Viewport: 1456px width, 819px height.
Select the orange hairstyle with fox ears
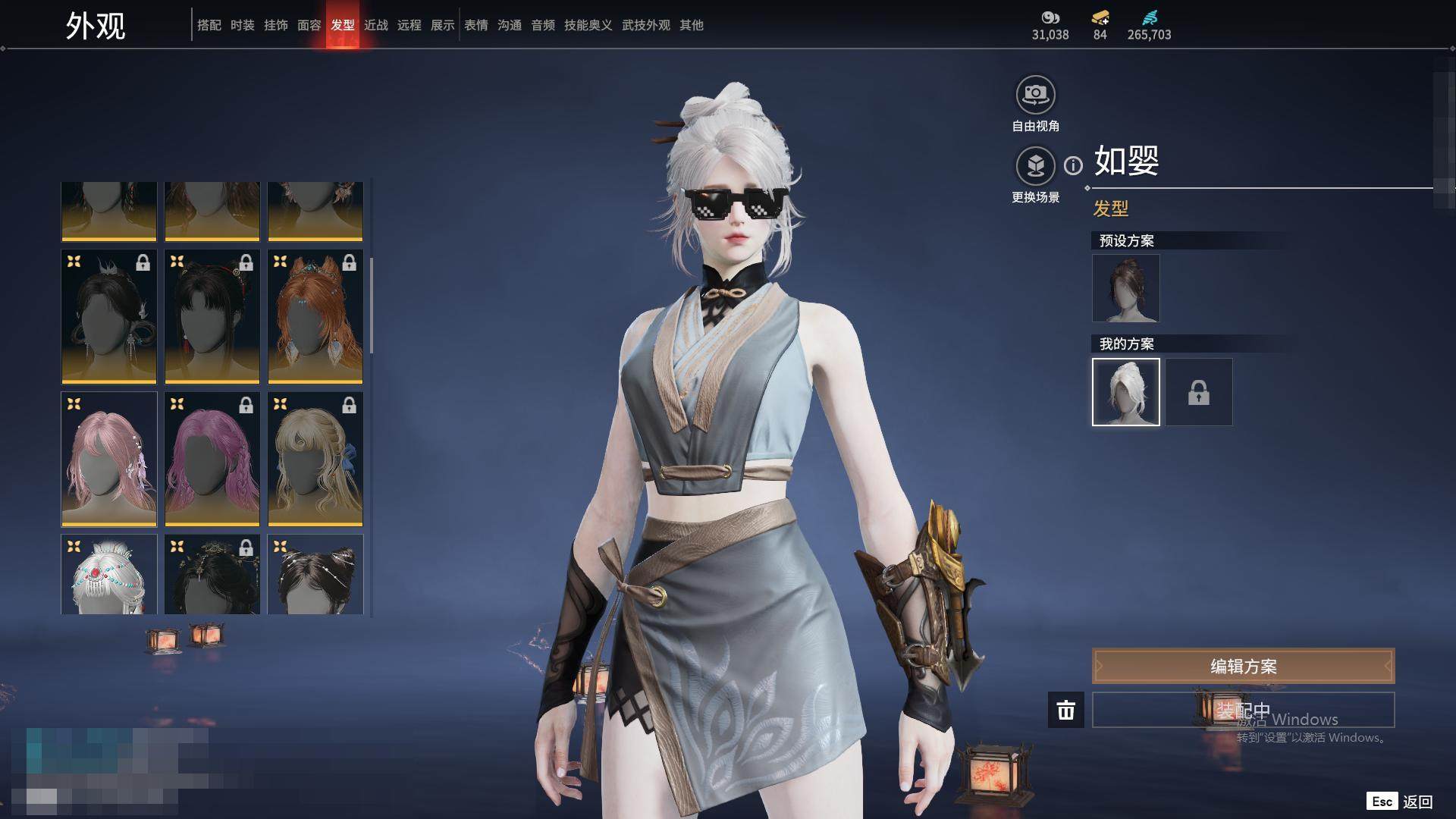click(315, 317)
